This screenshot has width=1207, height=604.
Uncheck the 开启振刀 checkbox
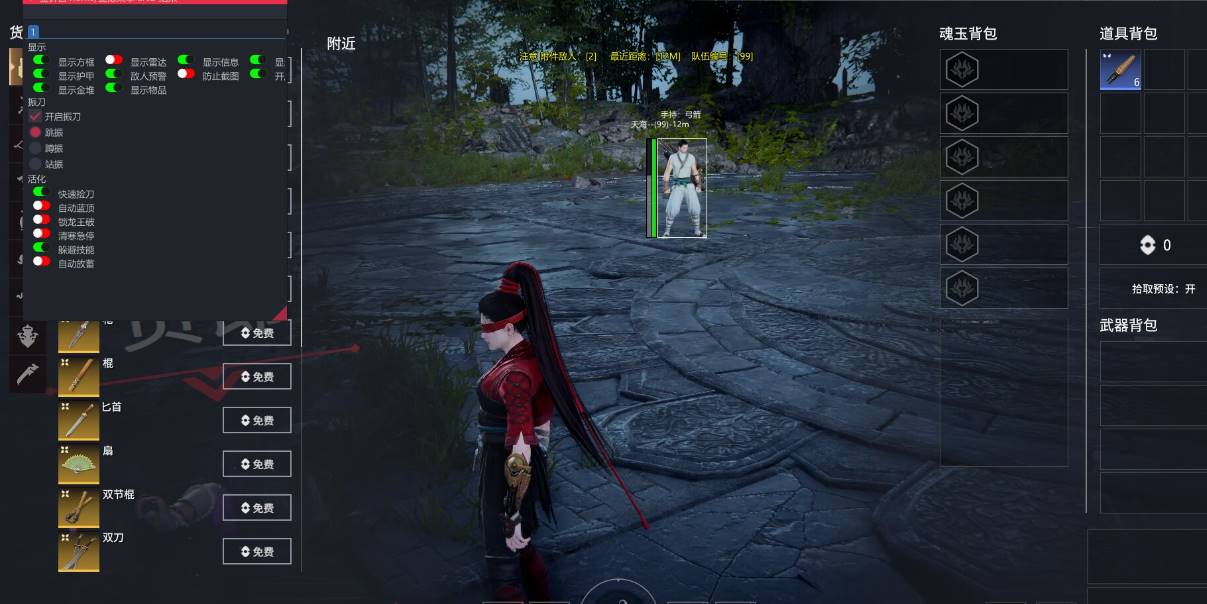pos(36,117)
